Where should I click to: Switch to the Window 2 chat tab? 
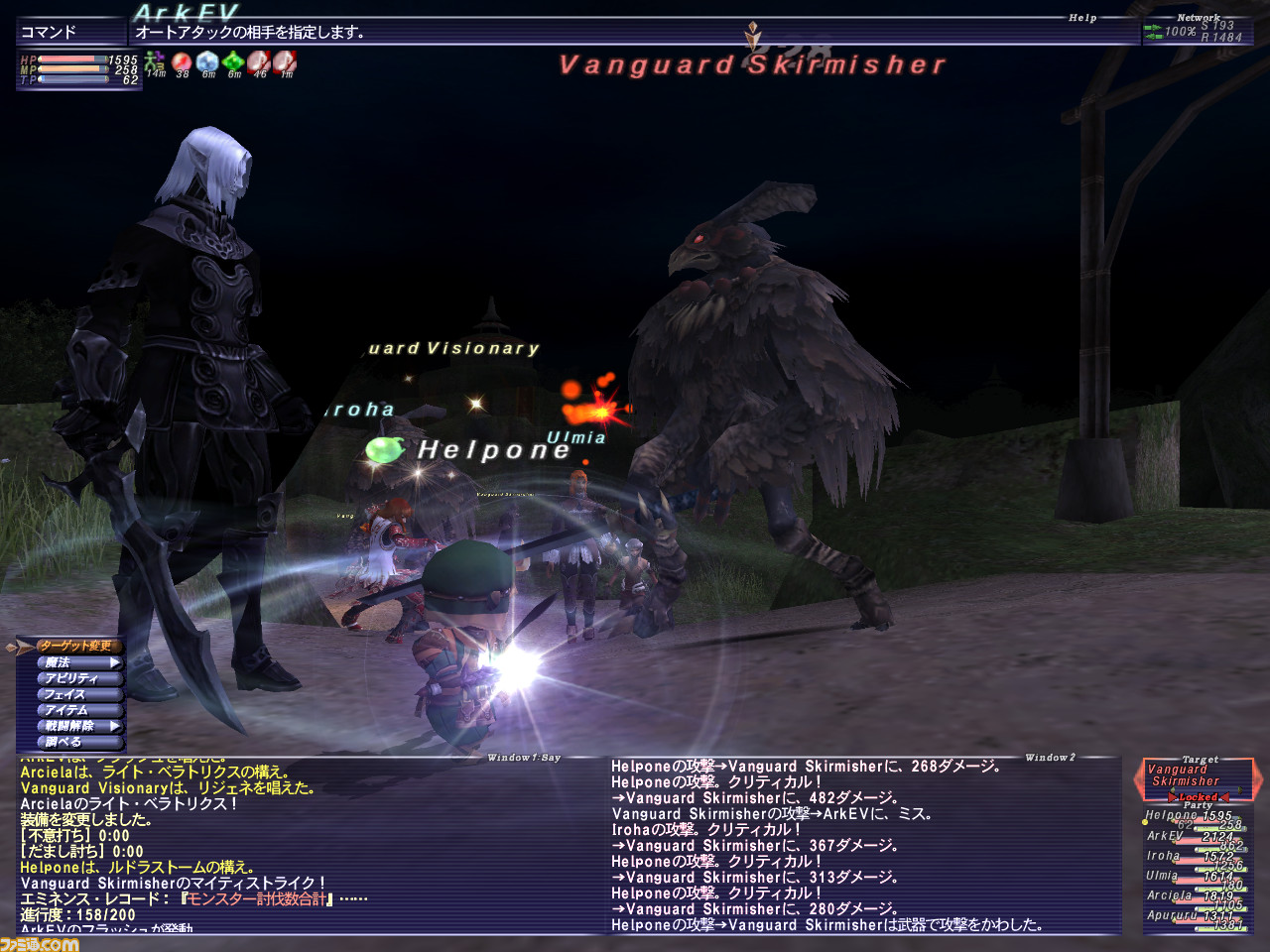tap(1050, 757)
